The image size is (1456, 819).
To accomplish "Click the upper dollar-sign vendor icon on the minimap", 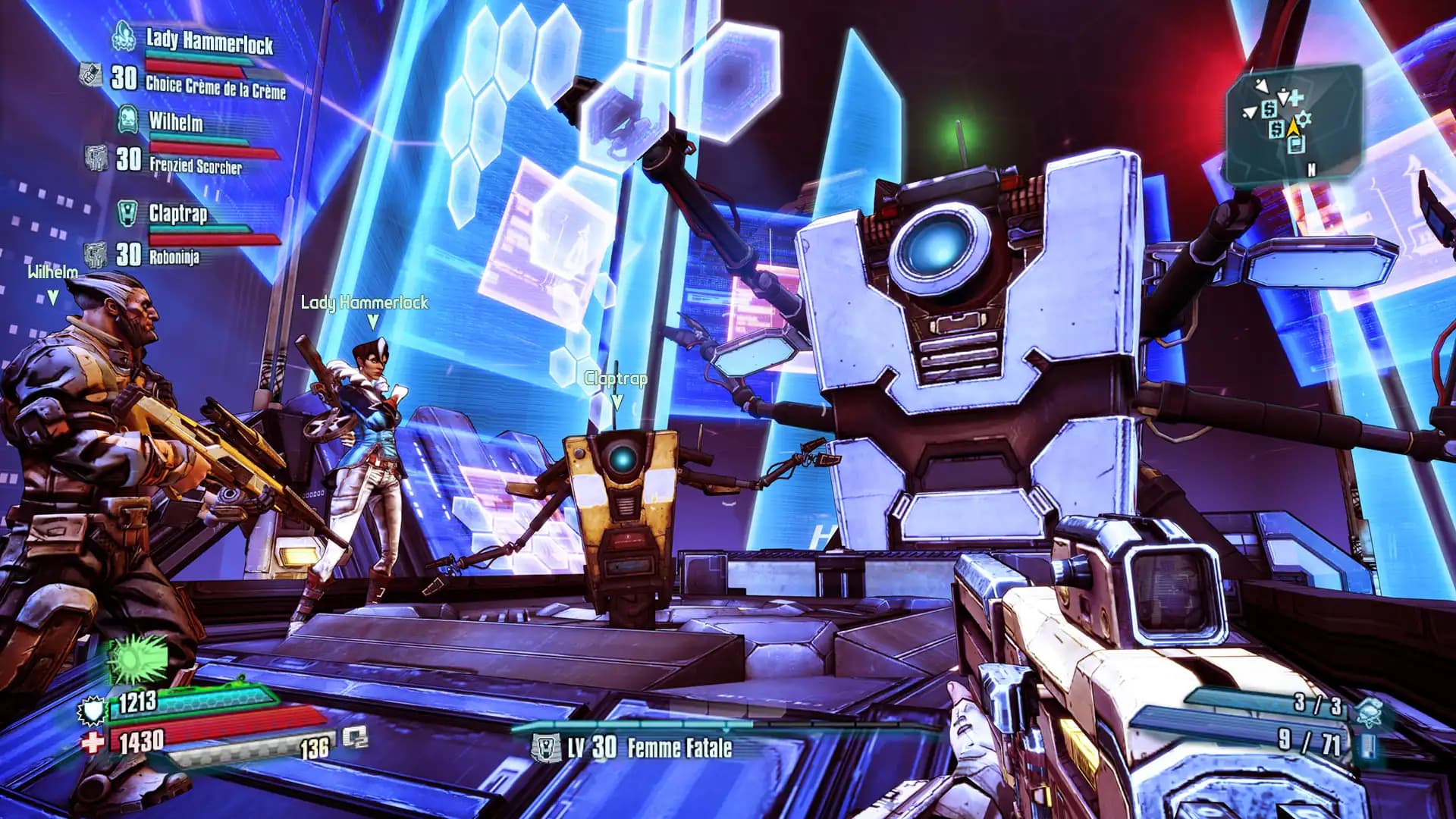I will click(x=1269, y=110).
